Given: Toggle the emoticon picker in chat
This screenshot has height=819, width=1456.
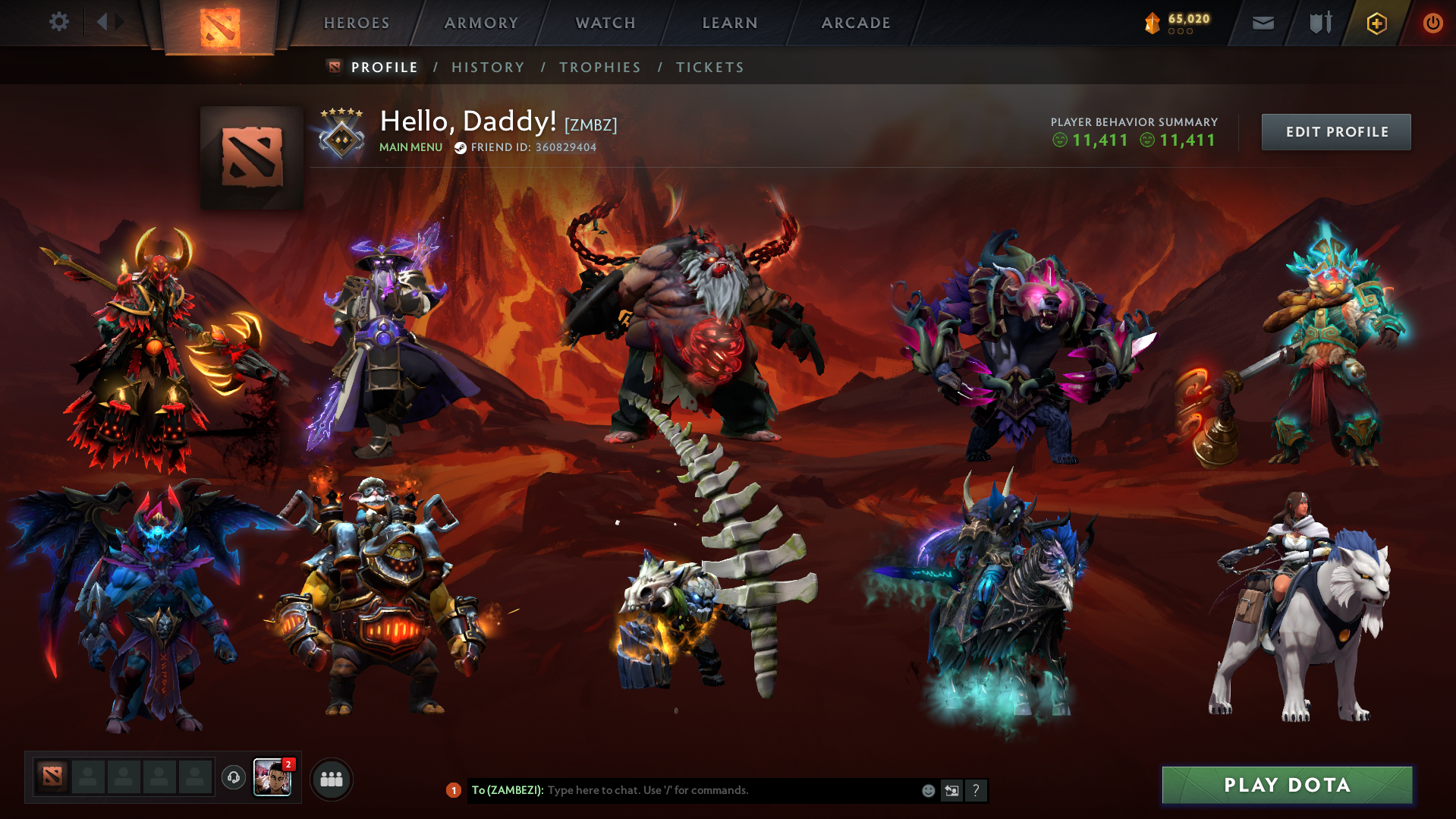Looking at the screenshot, I should click(928, 790).
